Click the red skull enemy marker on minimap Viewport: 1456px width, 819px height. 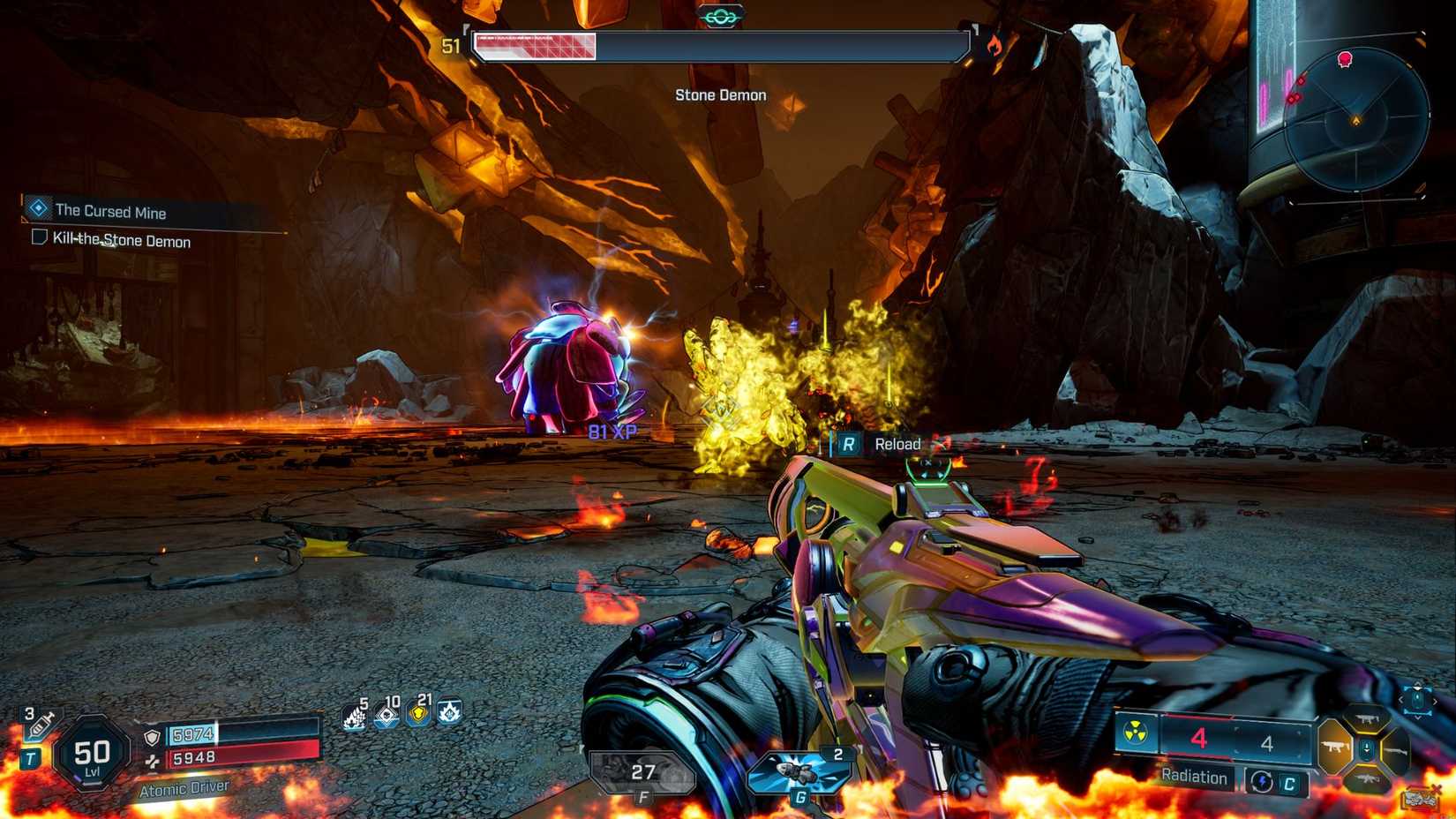1346,59
